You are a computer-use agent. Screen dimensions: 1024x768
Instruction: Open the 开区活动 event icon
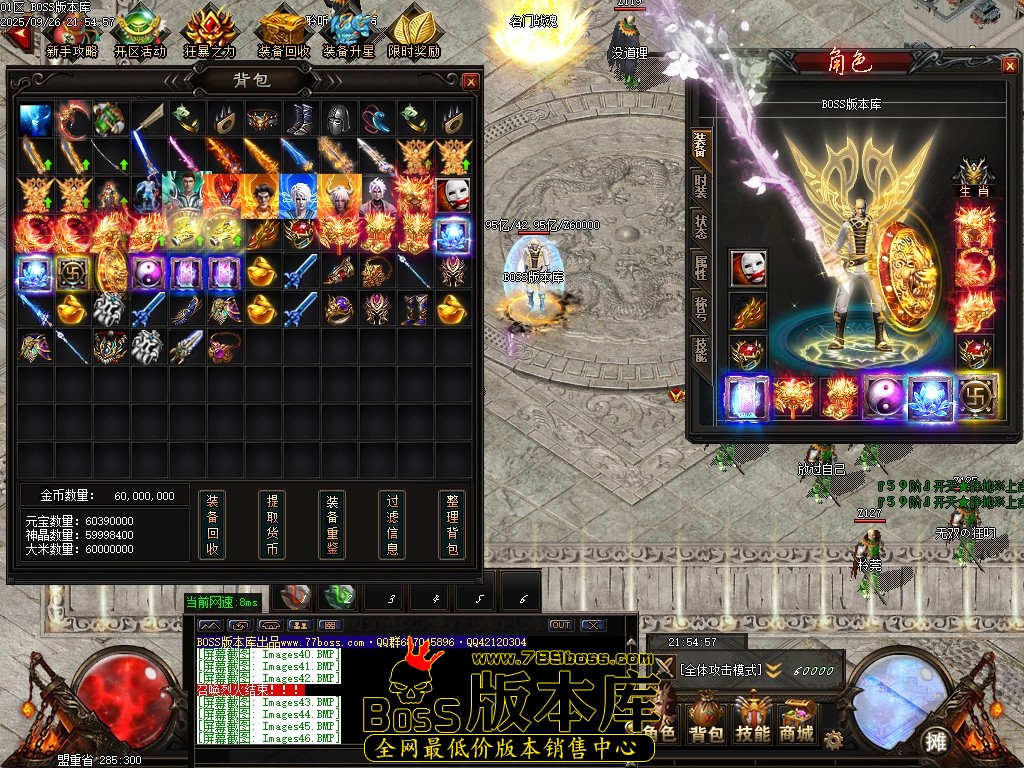(x=140, y=32)
